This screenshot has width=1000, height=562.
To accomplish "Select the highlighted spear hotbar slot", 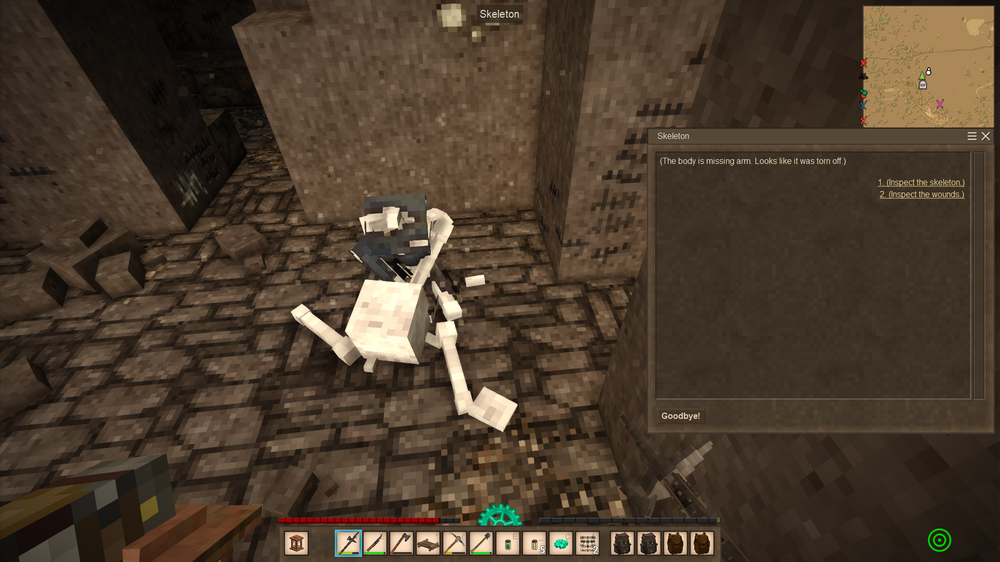I will click(x=348, y=543).
